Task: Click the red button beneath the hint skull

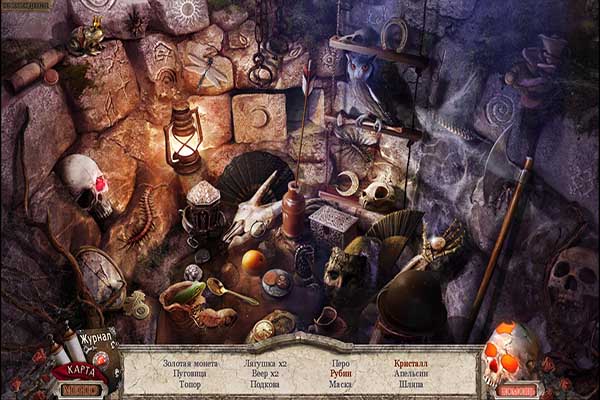Action: click(518, 390)
